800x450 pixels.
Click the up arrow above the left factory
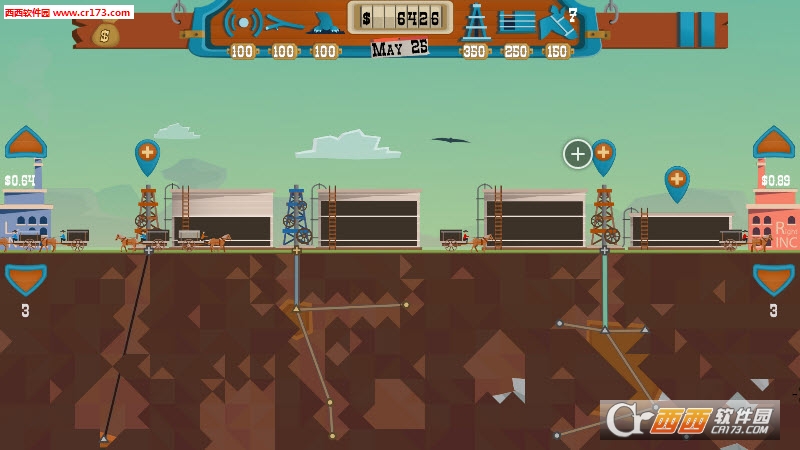point(25,143)
